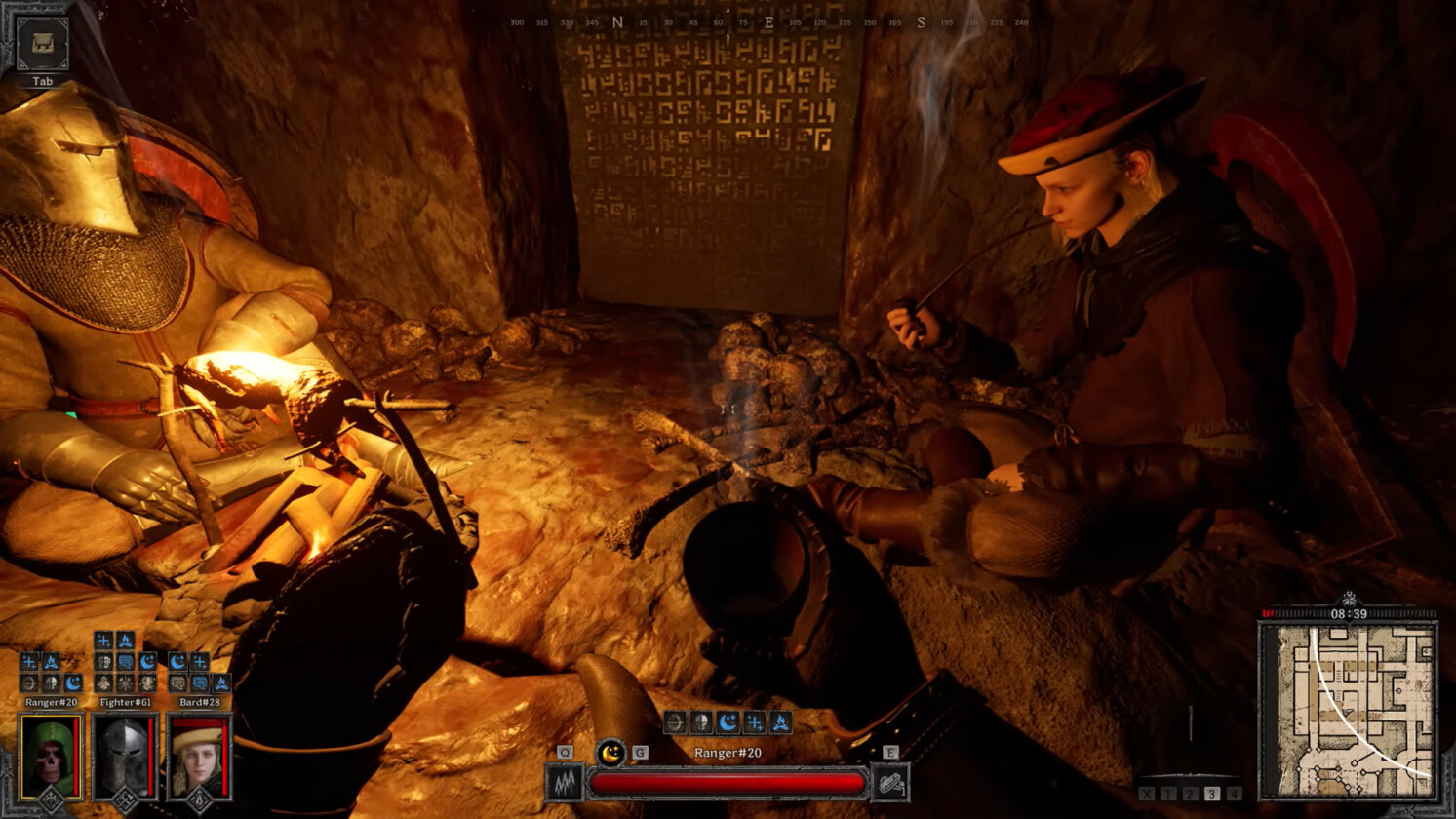This screenshot has height=819, width=1456.
Task: Click the skull buff icon above Ranger#20
Action: (x=51, y=682)
